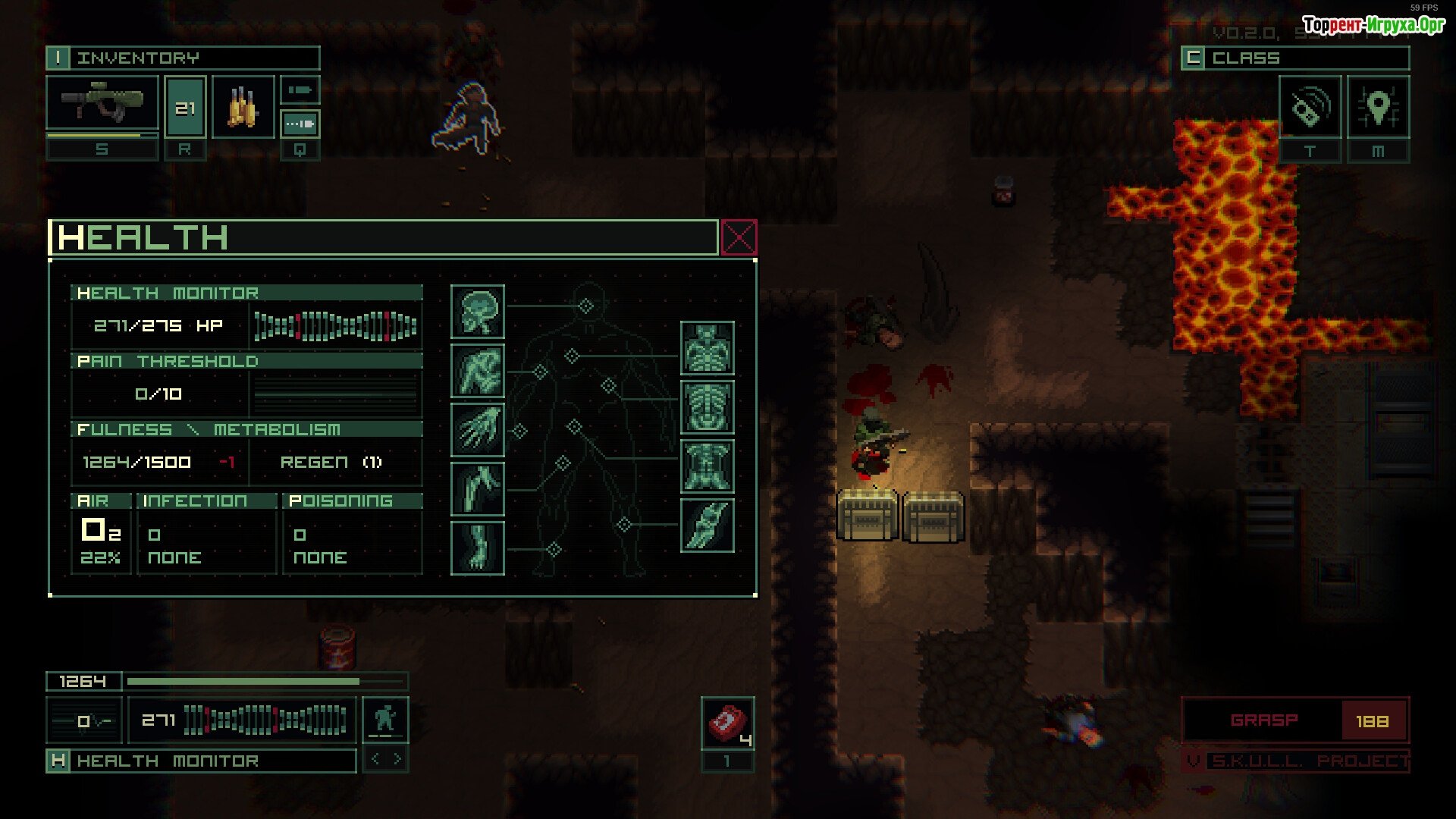Choose the shoulder bone body part icon
1456x819 pixels.
click(478, 371)
